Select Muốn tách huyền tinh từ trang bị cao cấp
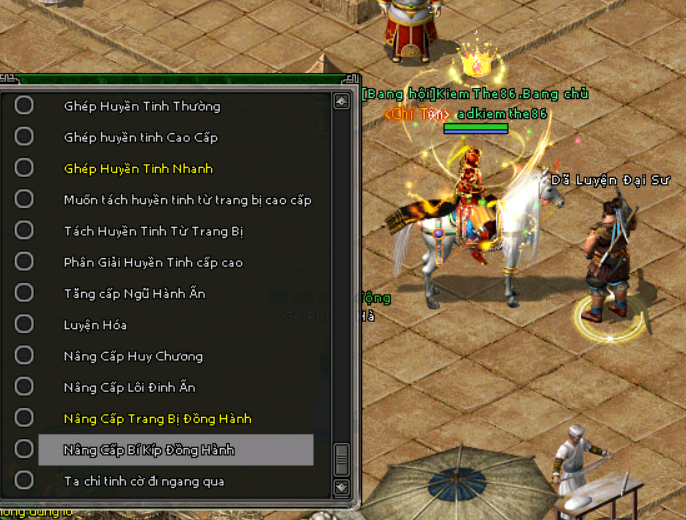This screenshot has height=520, width=686. pos(187,200)
